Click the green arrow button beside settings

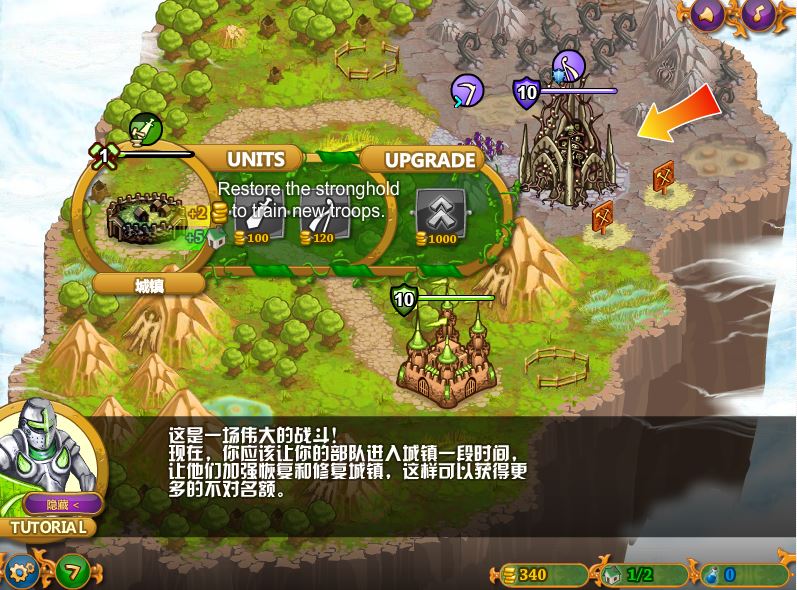72,572
